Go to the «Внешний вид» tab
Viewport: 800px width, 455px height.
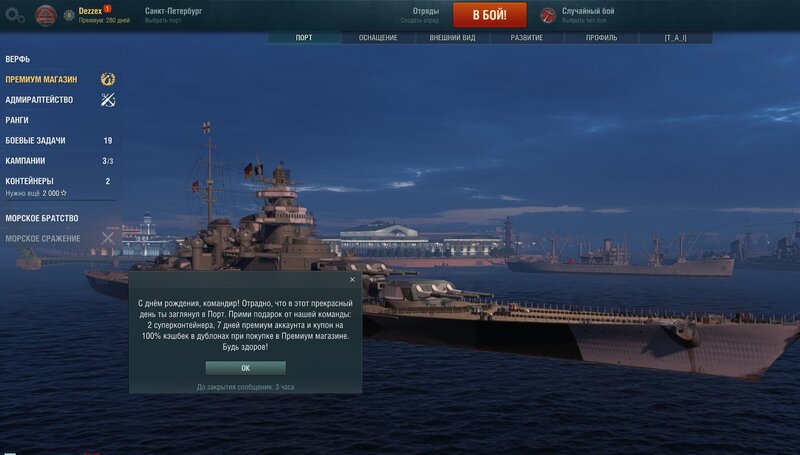coord(452,38)
